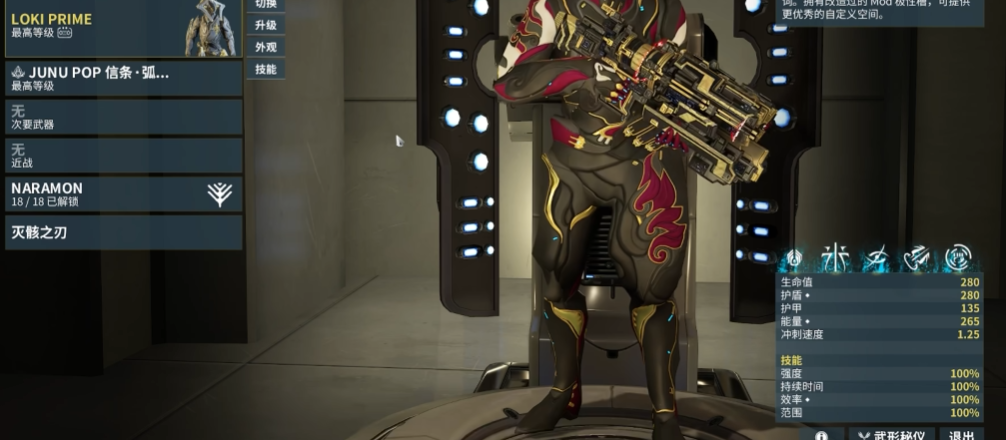Select the fifth ability icon with concentric circles
Image resolution: width=1006 pixels, height=440 pixels.
pyautogui.click(x=958, y=257)
